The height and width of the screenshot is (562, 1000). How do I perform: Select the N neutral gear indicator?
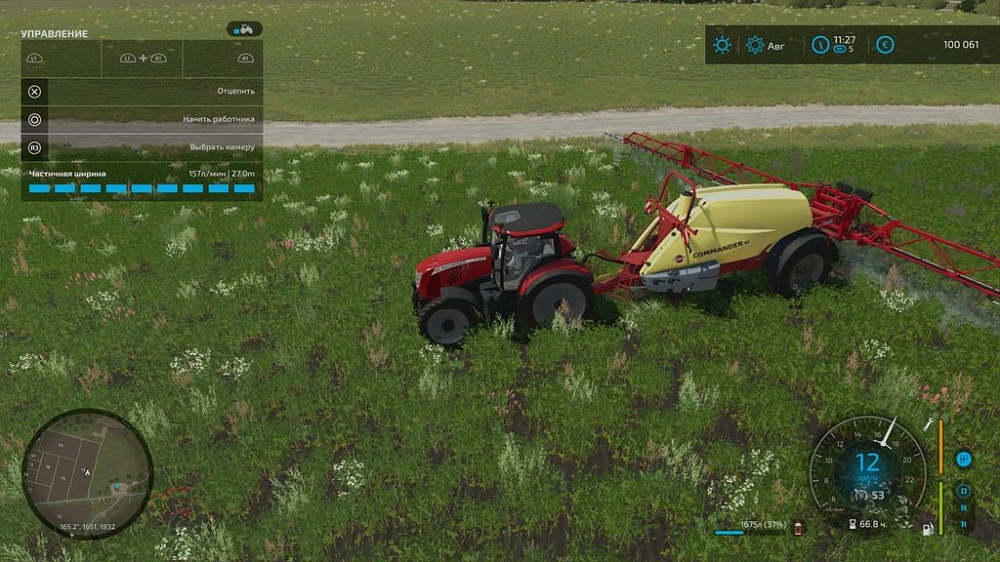pyautogui.click(x=964, y=507)
